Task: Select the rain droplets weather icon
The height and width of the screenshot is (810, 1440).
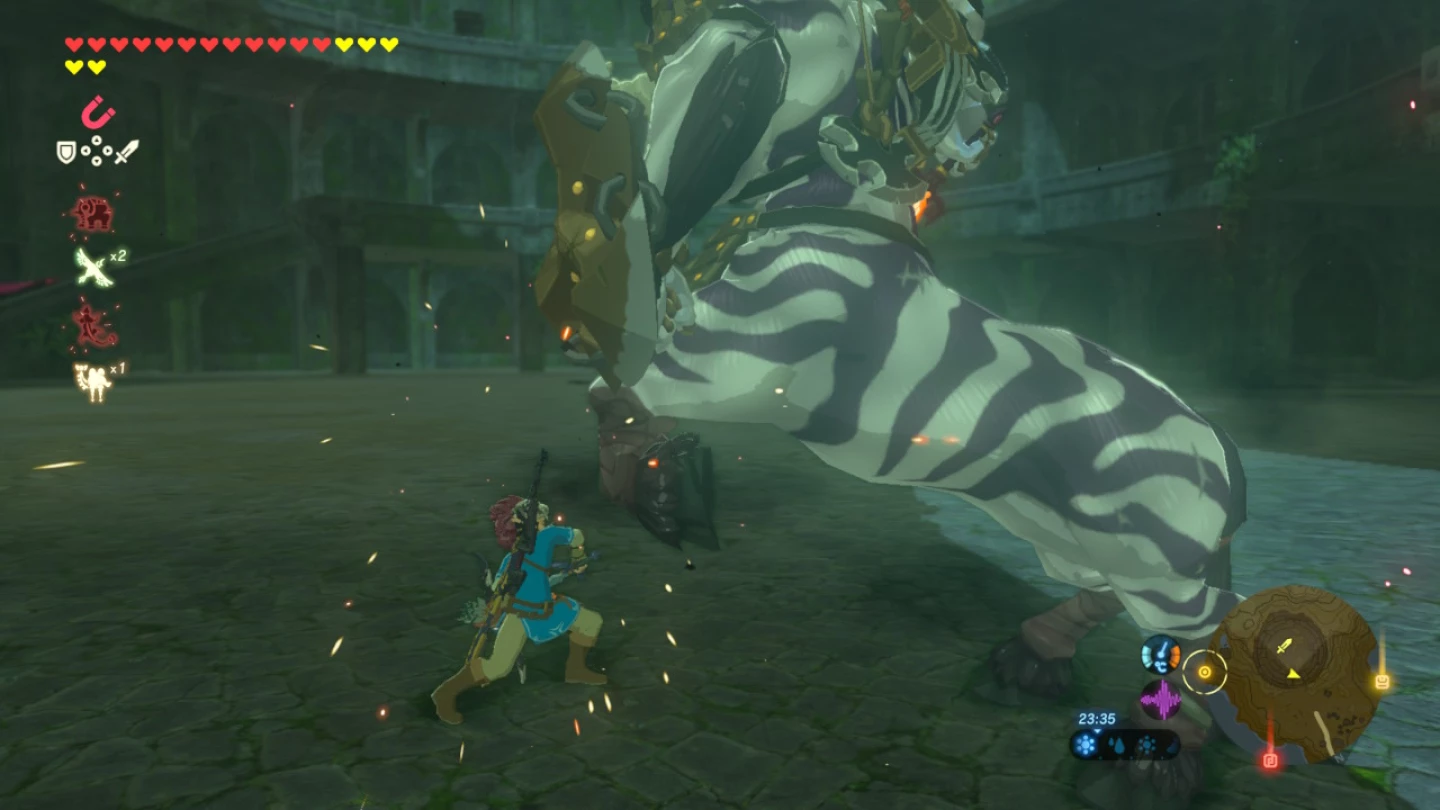Action: pyautogui.click(x=1117, y=744)
